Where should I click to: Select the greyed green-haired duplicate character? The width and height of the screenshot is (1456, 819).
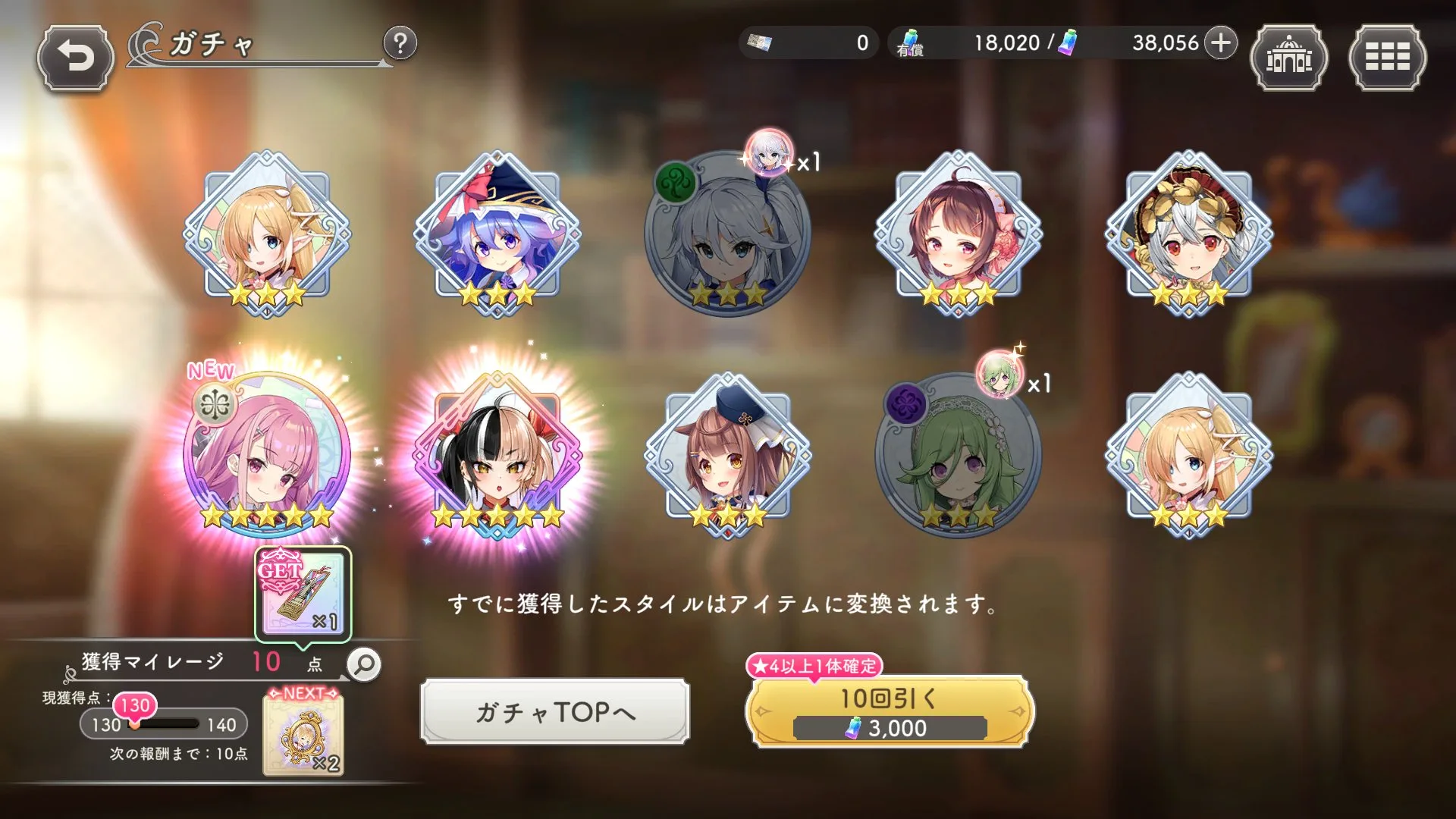coord(959,455)
